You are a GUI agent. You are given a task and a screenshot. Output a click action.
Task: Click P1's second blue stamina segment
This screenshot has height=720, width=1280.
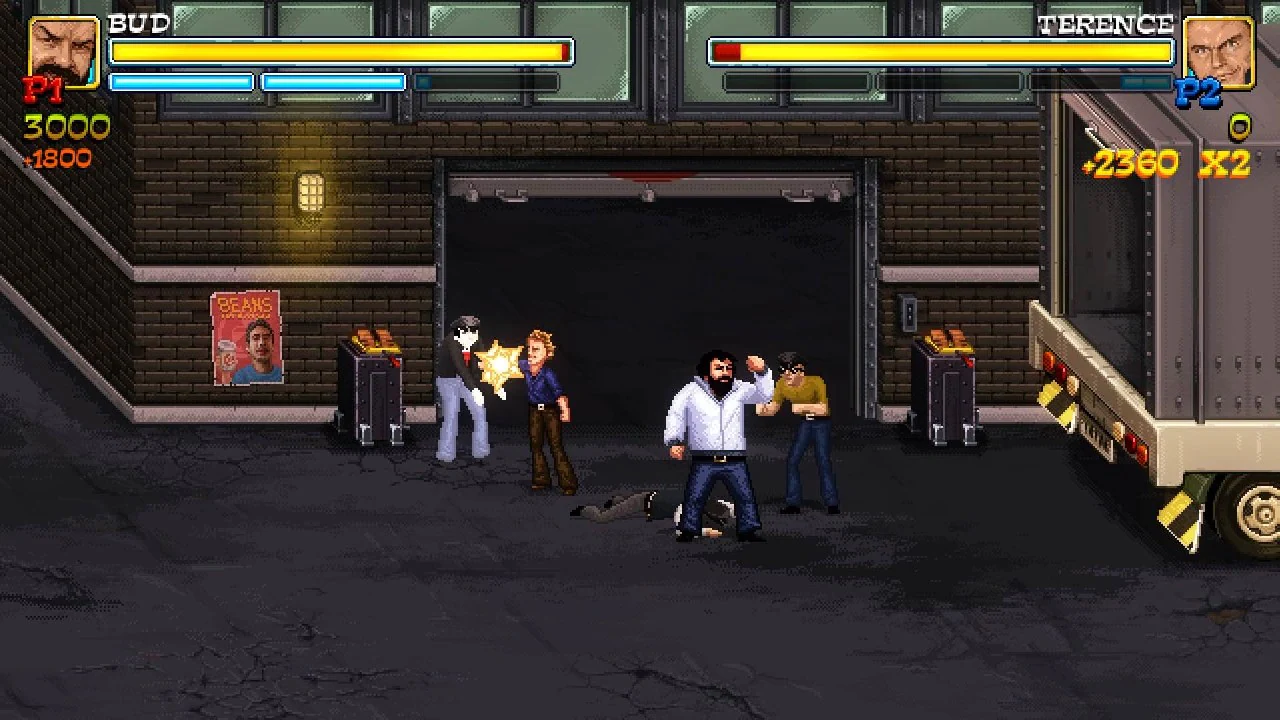(x=333, y=82)
